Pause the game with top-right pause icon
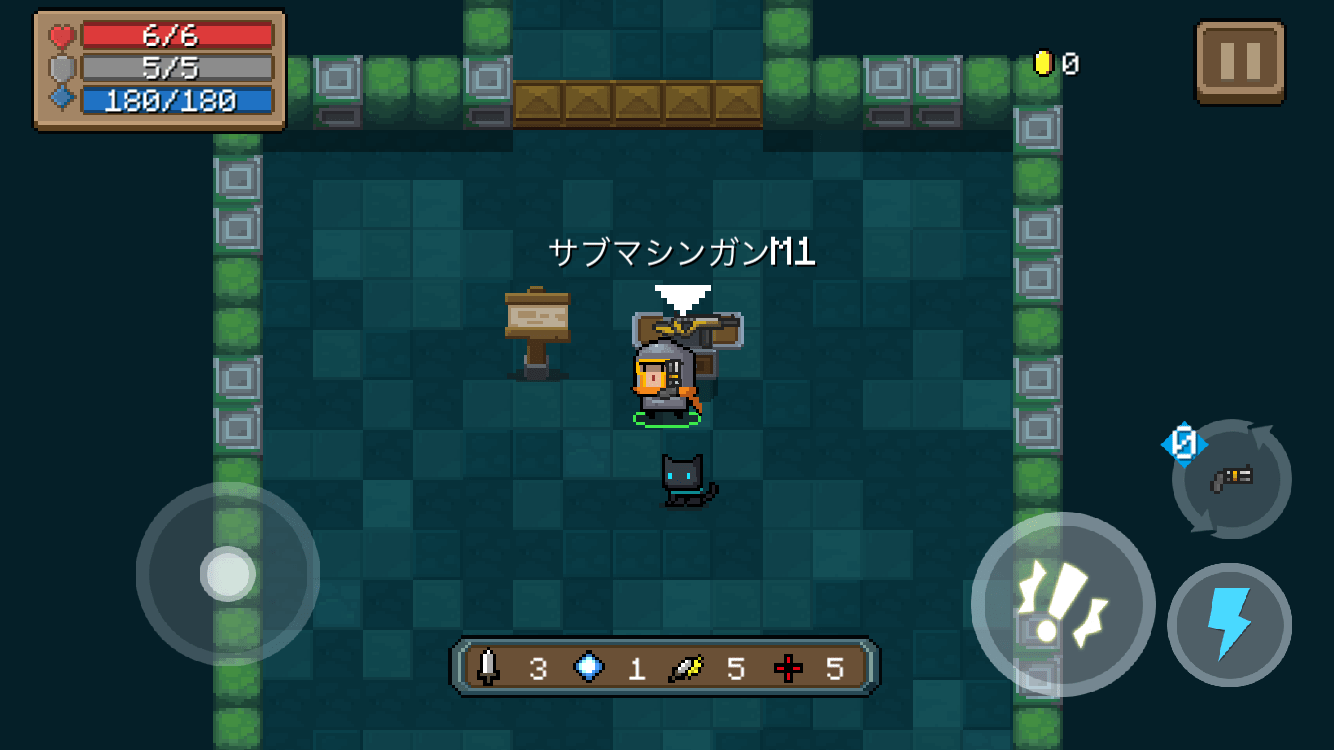Image resolution: width=1334 pixels, height=750 pixels. pyautogui.click(x=1240, y=60)
